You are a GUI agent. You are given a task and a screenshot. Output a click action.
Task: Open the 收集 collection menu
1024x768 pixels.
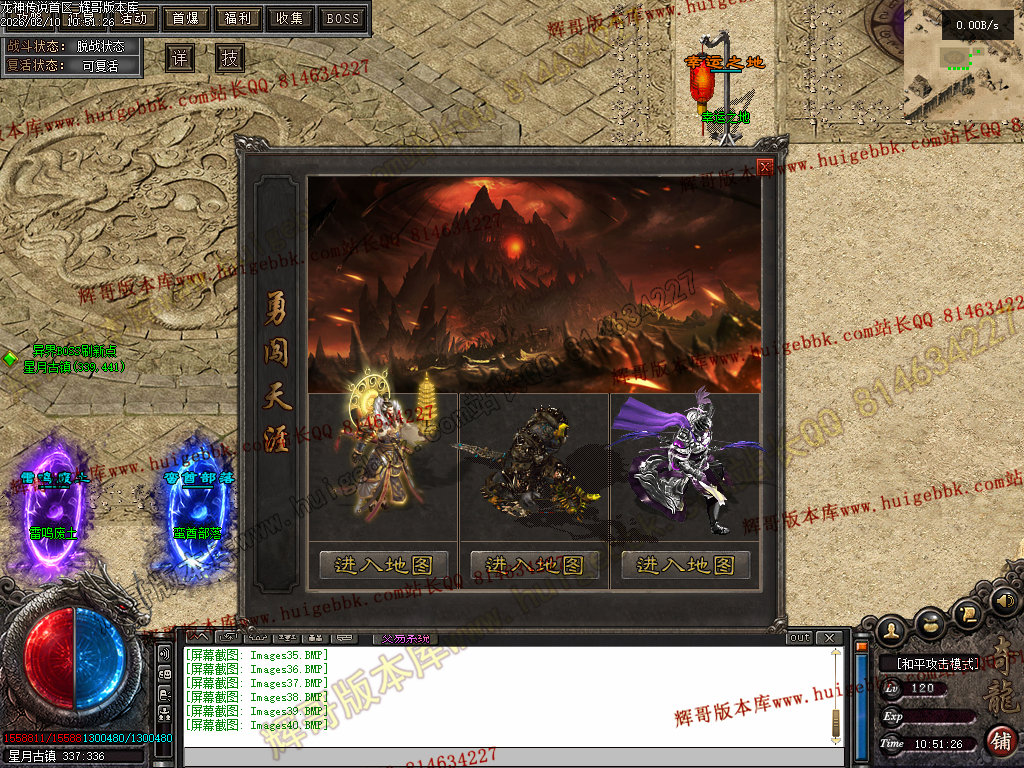pos(291,18)
